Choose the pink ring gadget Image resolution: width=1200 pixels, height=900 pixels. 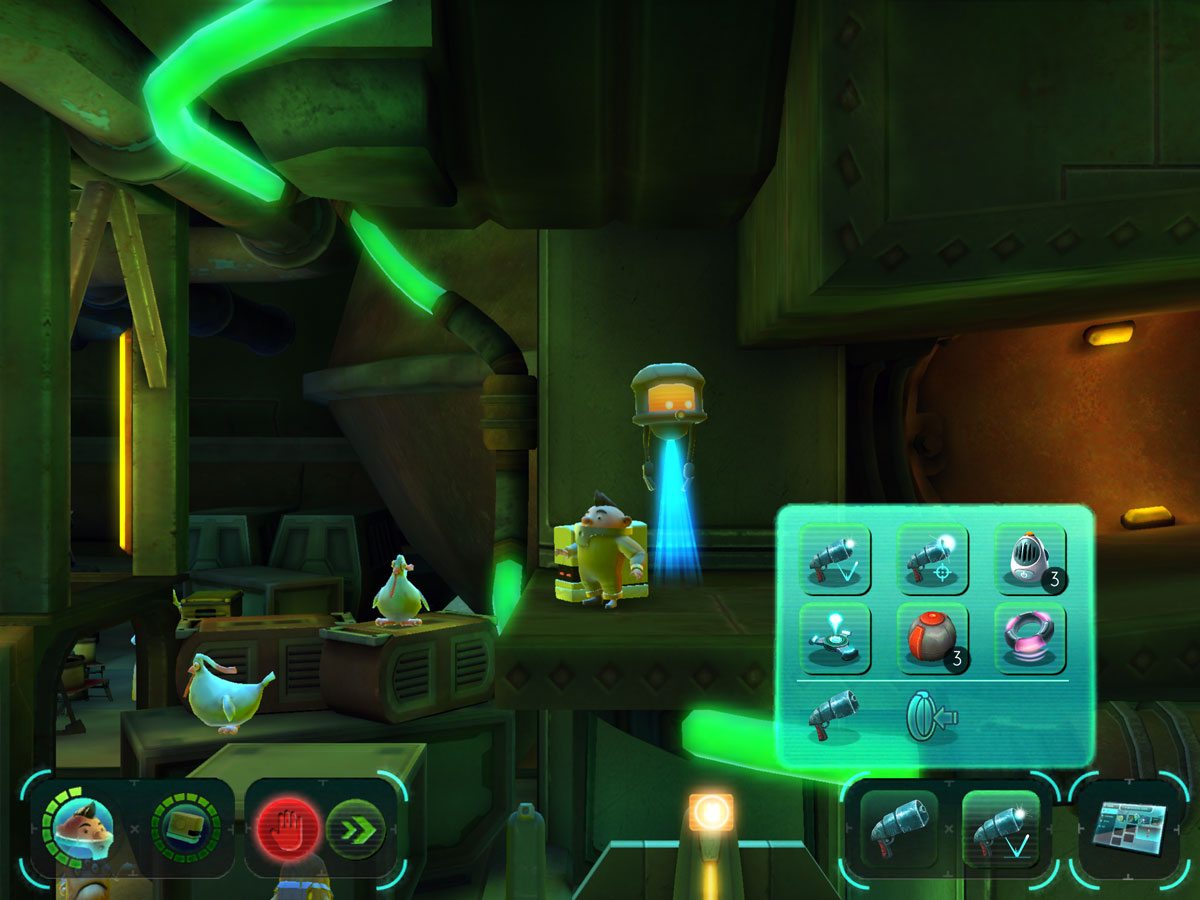coord(1030,638)
